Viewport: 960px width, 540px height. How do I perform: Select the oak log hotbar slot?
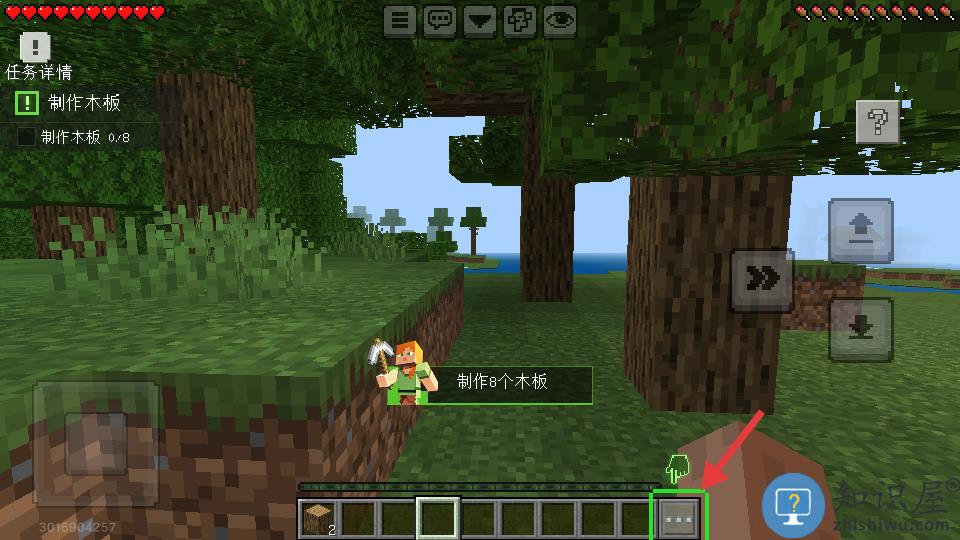click(x=319, y=519)
